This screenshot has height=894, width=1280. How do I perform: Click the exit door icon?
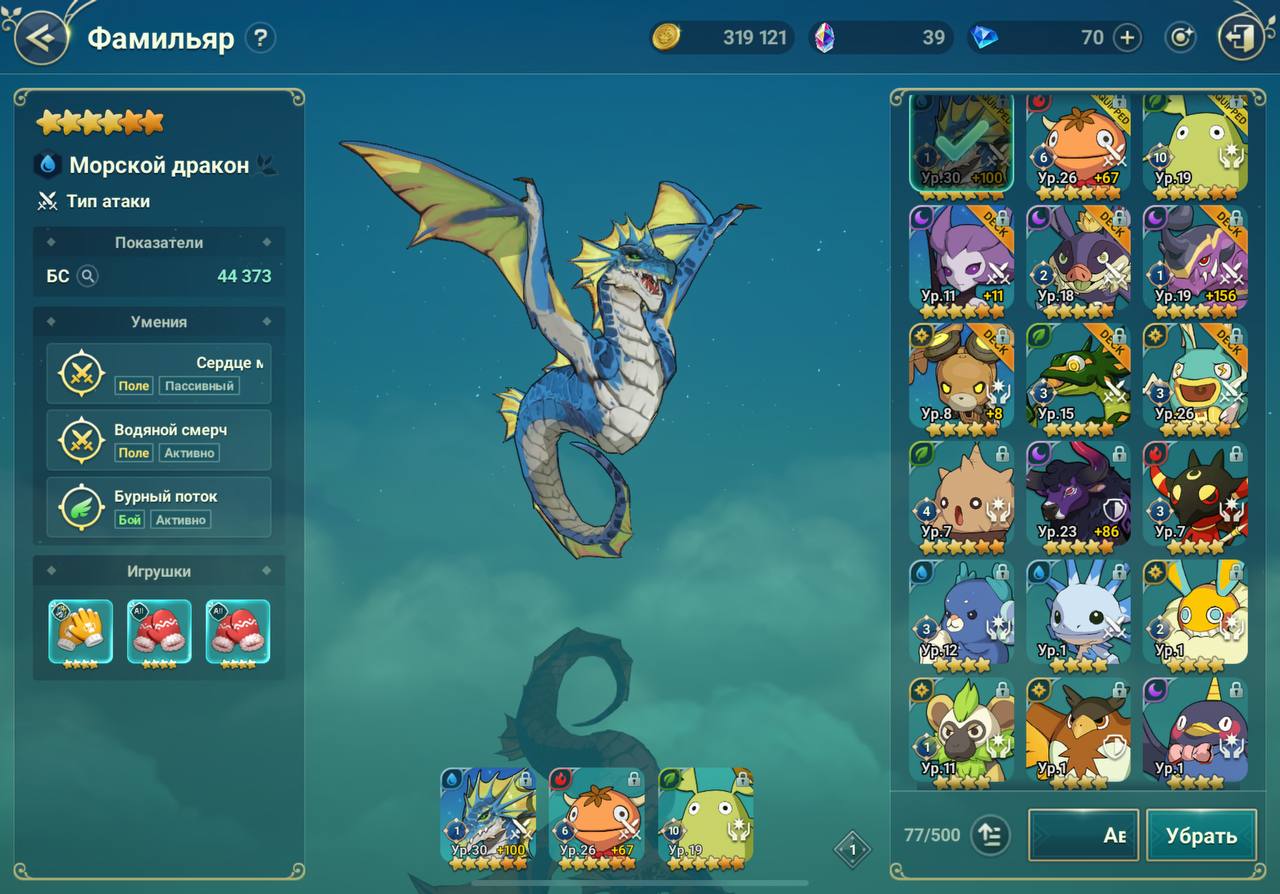point(1240,39)
